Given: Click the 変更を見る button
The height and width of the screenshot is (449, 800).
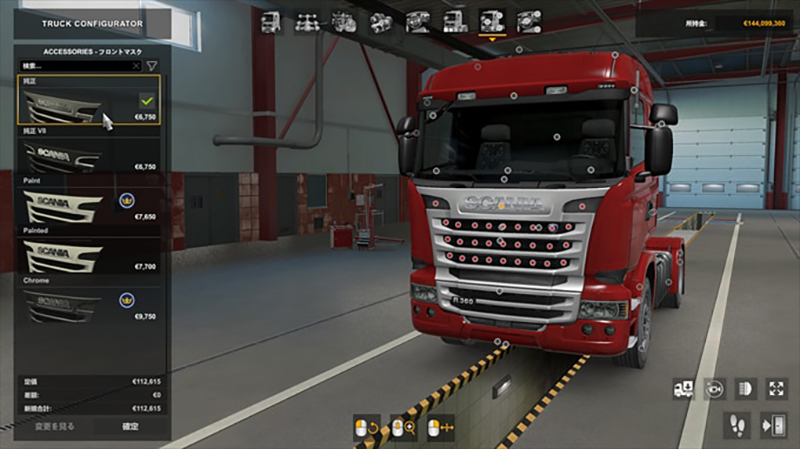Looking at the screenshot, I should point(56,426).
